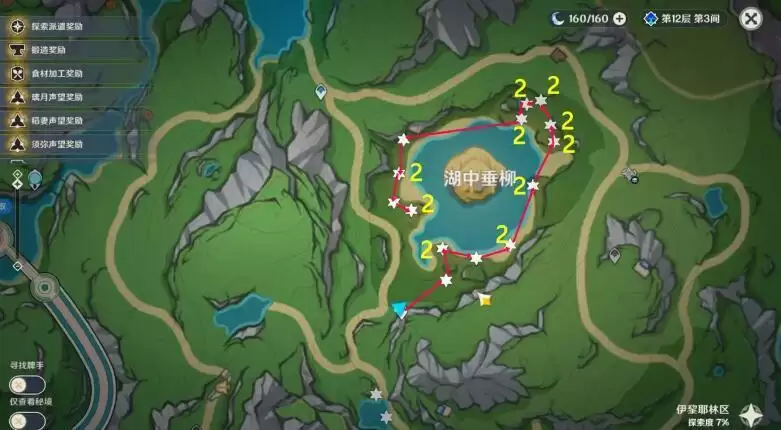781x430 pixels.
Task: Select the cyan player position arrow on map
Action: click(x=400, y=310)
